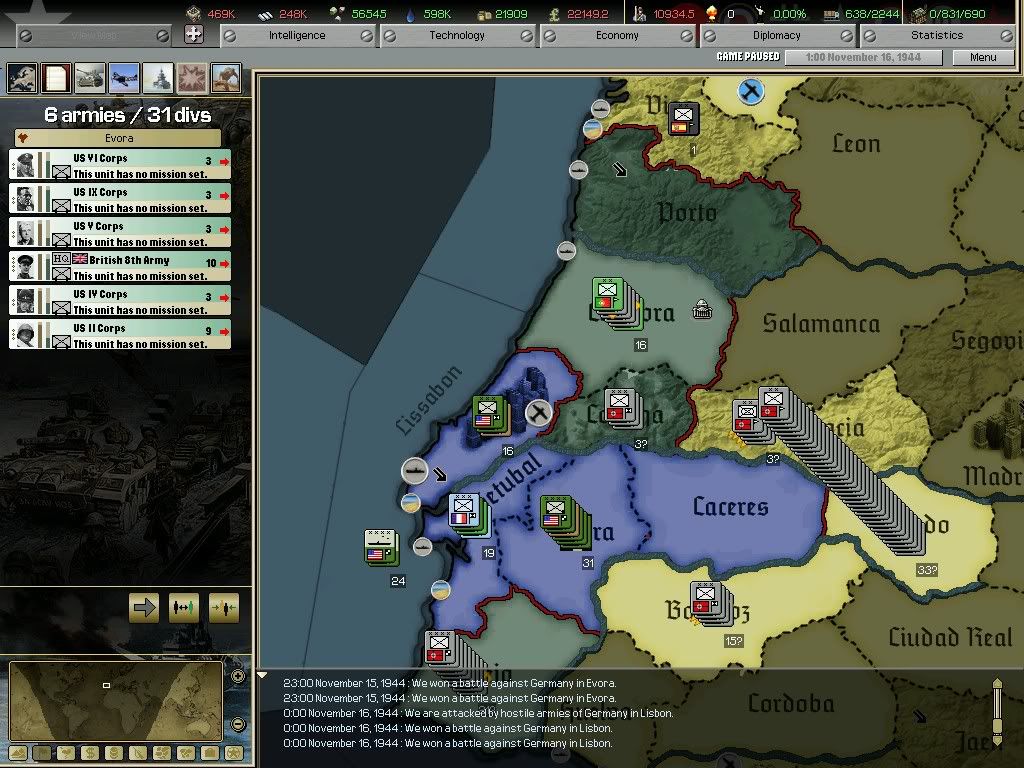This screenshot has width=1024, height=768.
Task: Open the game Menu button
Action: [983, 58]
